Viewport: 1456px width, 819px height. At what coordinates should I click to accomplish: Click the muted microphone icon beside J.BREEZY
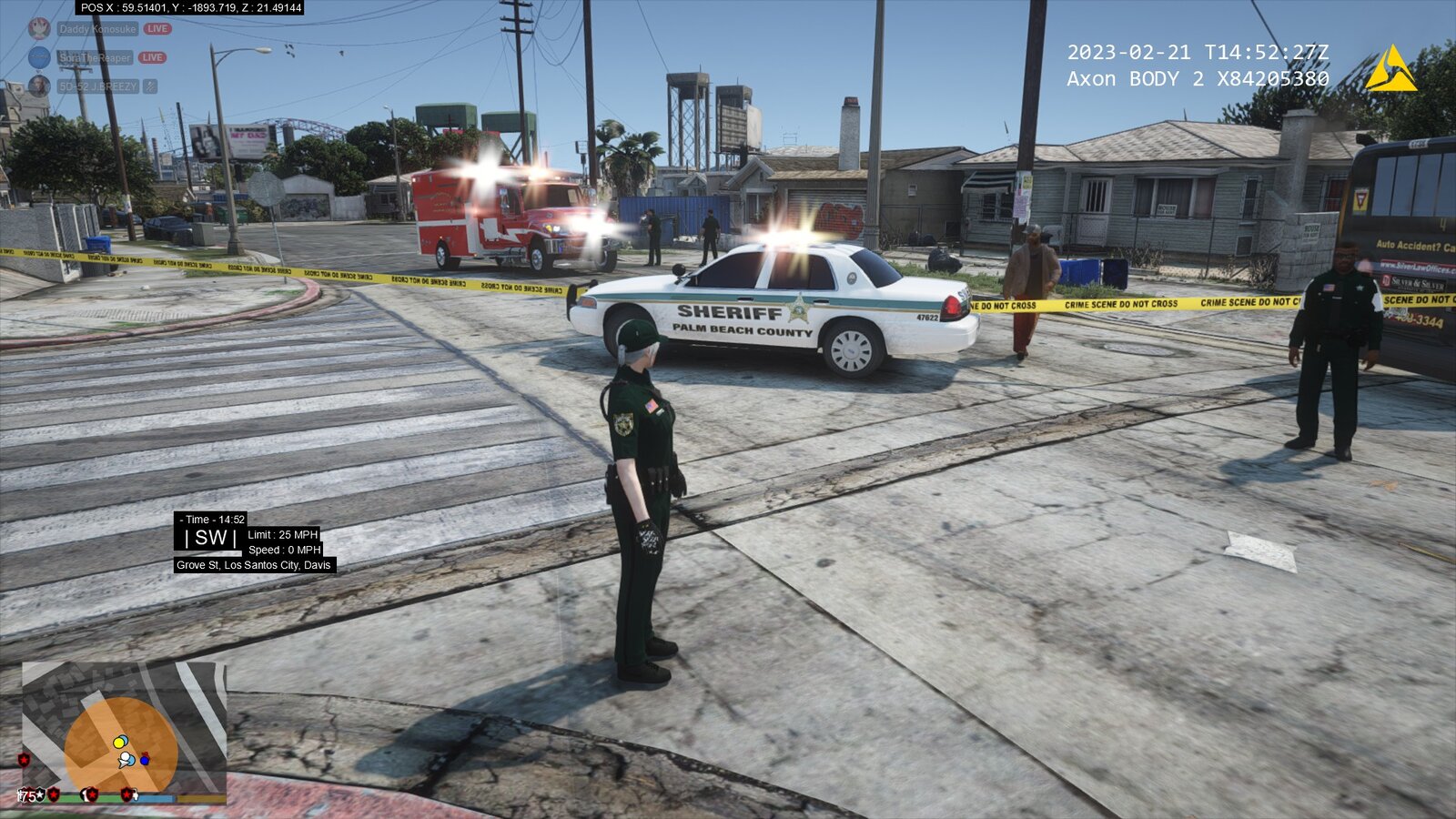(150, 86)
